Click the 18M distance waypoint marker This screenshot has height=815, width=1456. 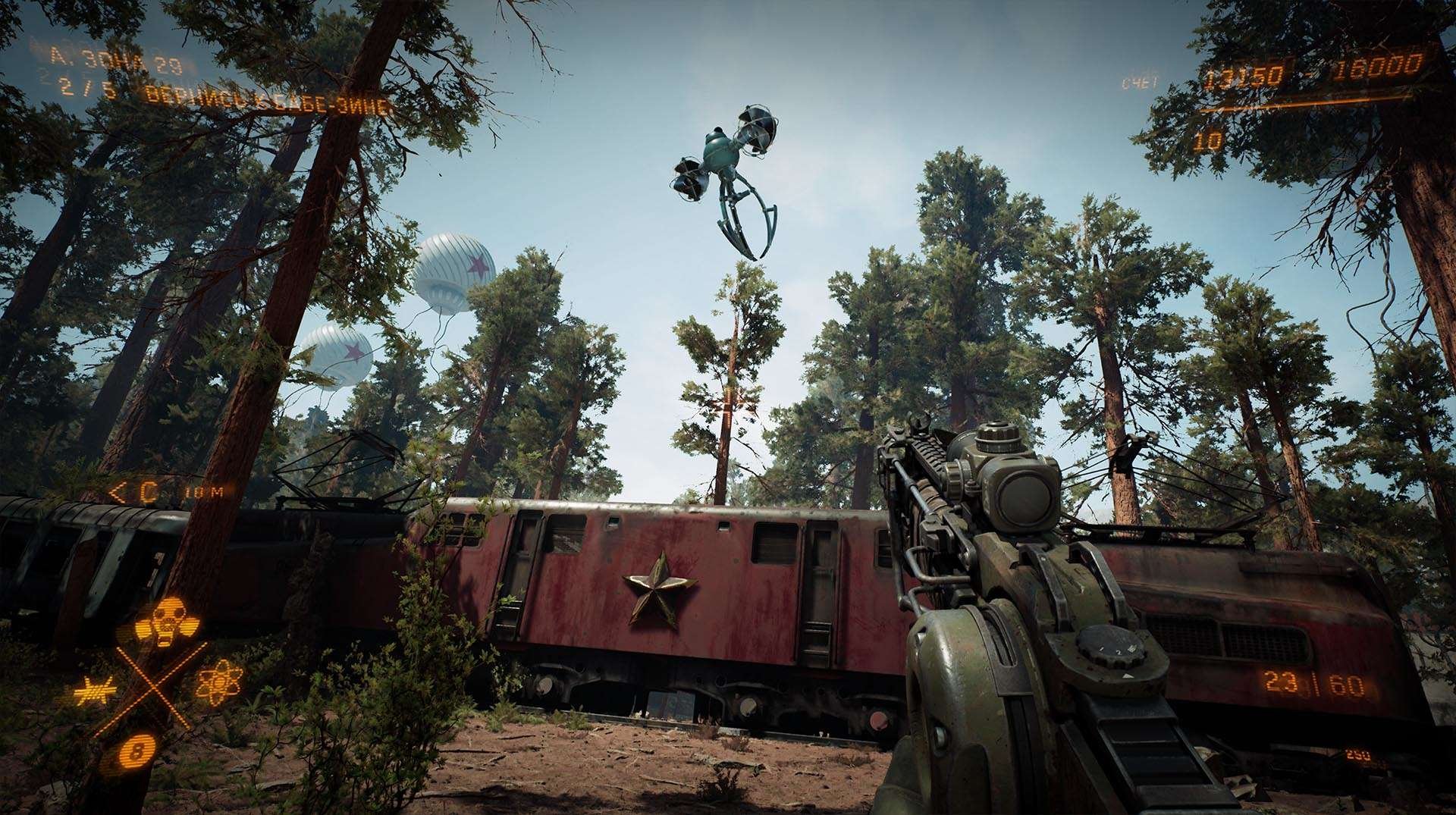point(205,492)
